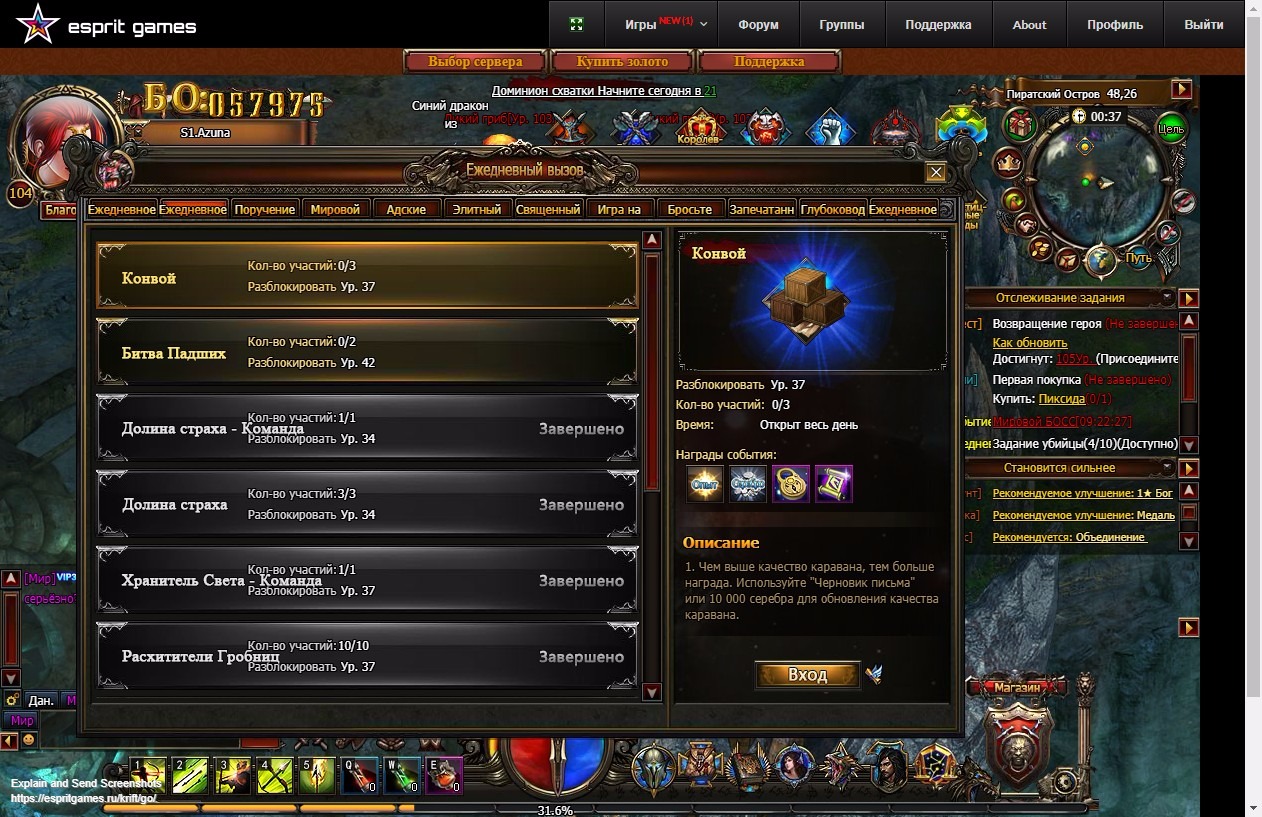Switch to the Адские tab
The width and height of the screenshot is (1262, 817).
406,209
